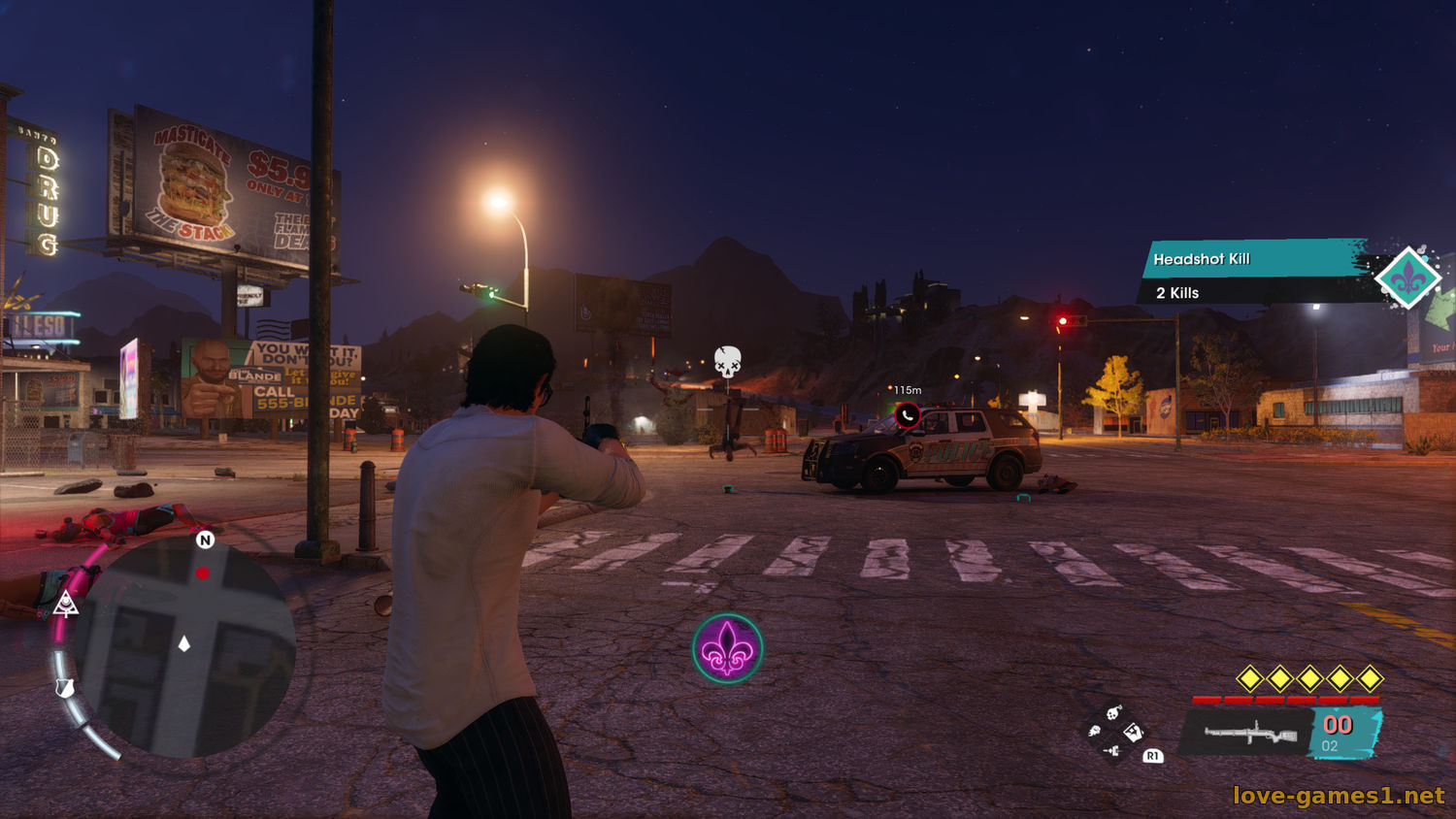The width and height of the screenshot is (1456, 819).
Task: Click the fleur-de-lis diamond badge on the notification
Action: click(1408, 278)
